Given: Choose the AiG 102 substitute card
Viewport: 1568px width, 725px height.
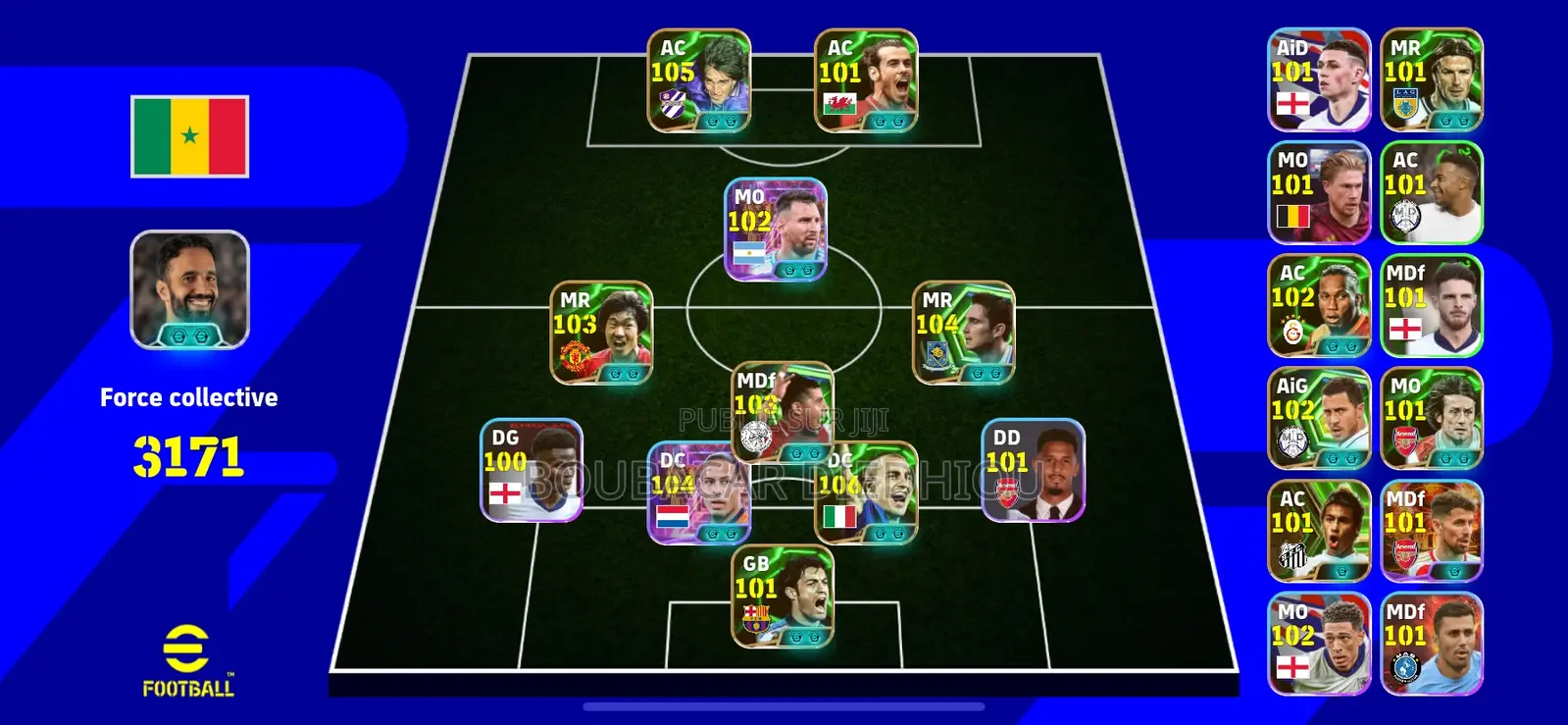Looking at the screenshot, I should pos(1319,419).
